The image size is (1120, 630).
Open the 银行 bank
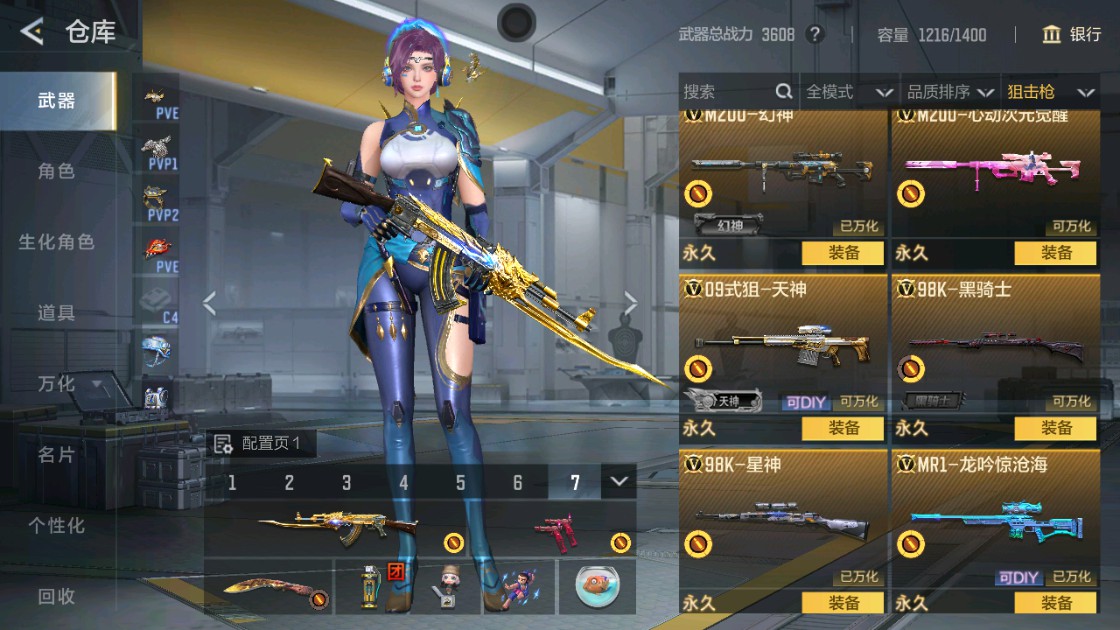pos(1071,35)
